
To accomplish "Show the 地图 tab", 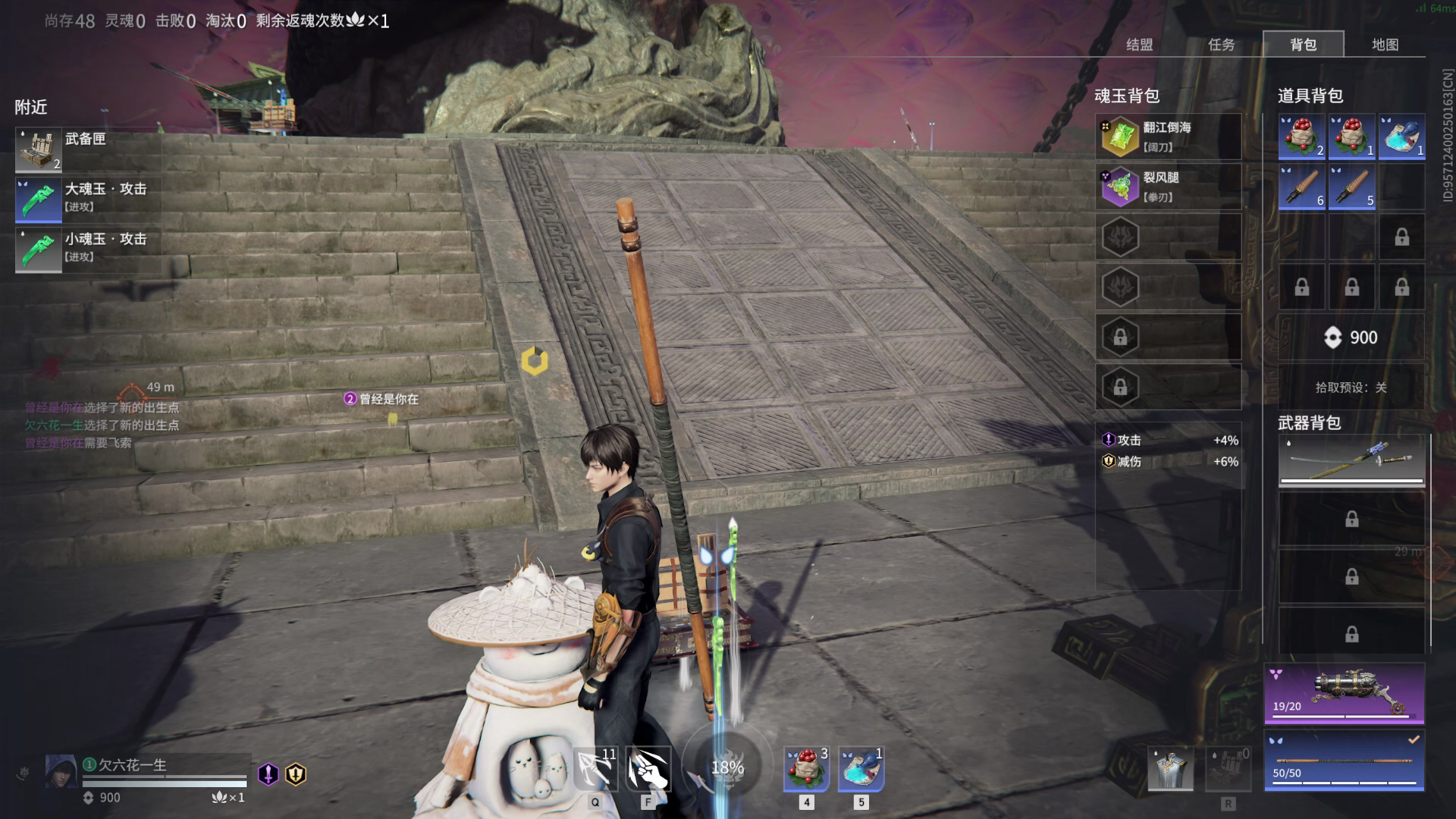I will click(x=1385, y=45).
